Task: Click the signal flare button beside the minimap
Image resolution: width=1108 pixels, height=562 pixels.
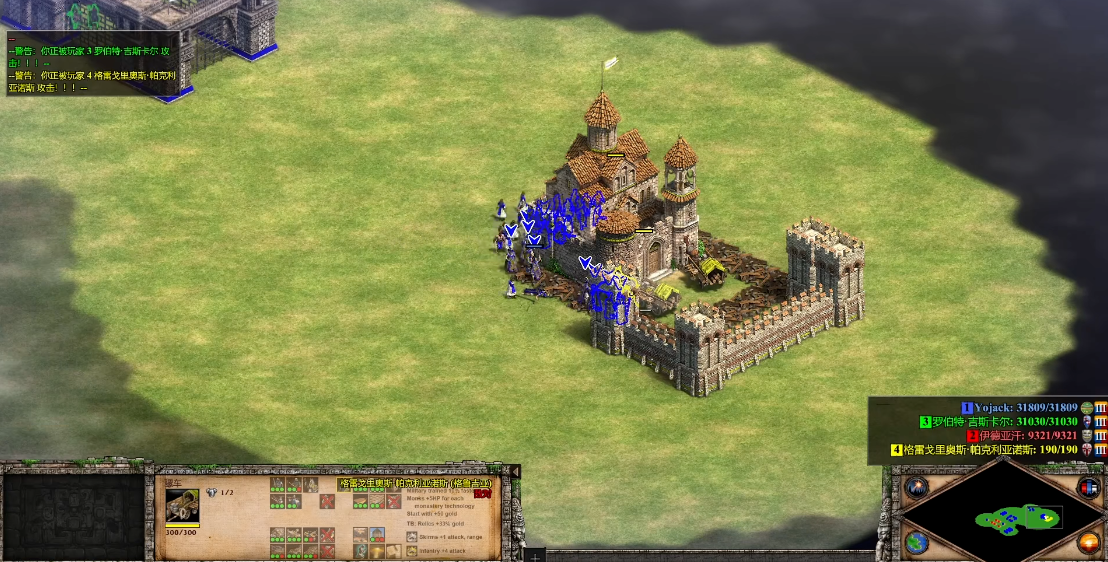Action: pyautogui.click(x=915, y=489)
